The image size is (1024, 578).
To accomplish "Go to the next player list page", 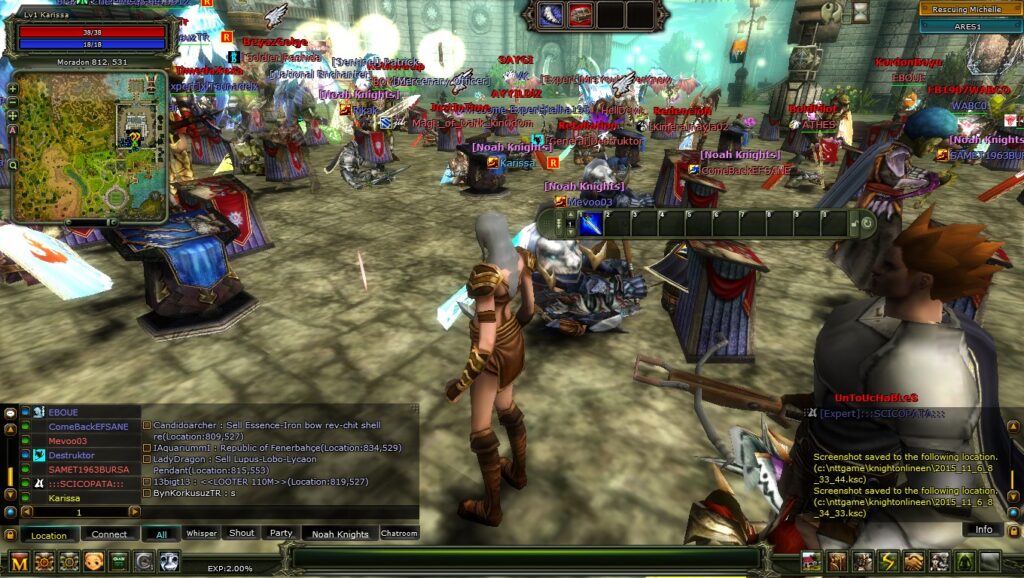I will pyautogui.click(x=134, y=511).
